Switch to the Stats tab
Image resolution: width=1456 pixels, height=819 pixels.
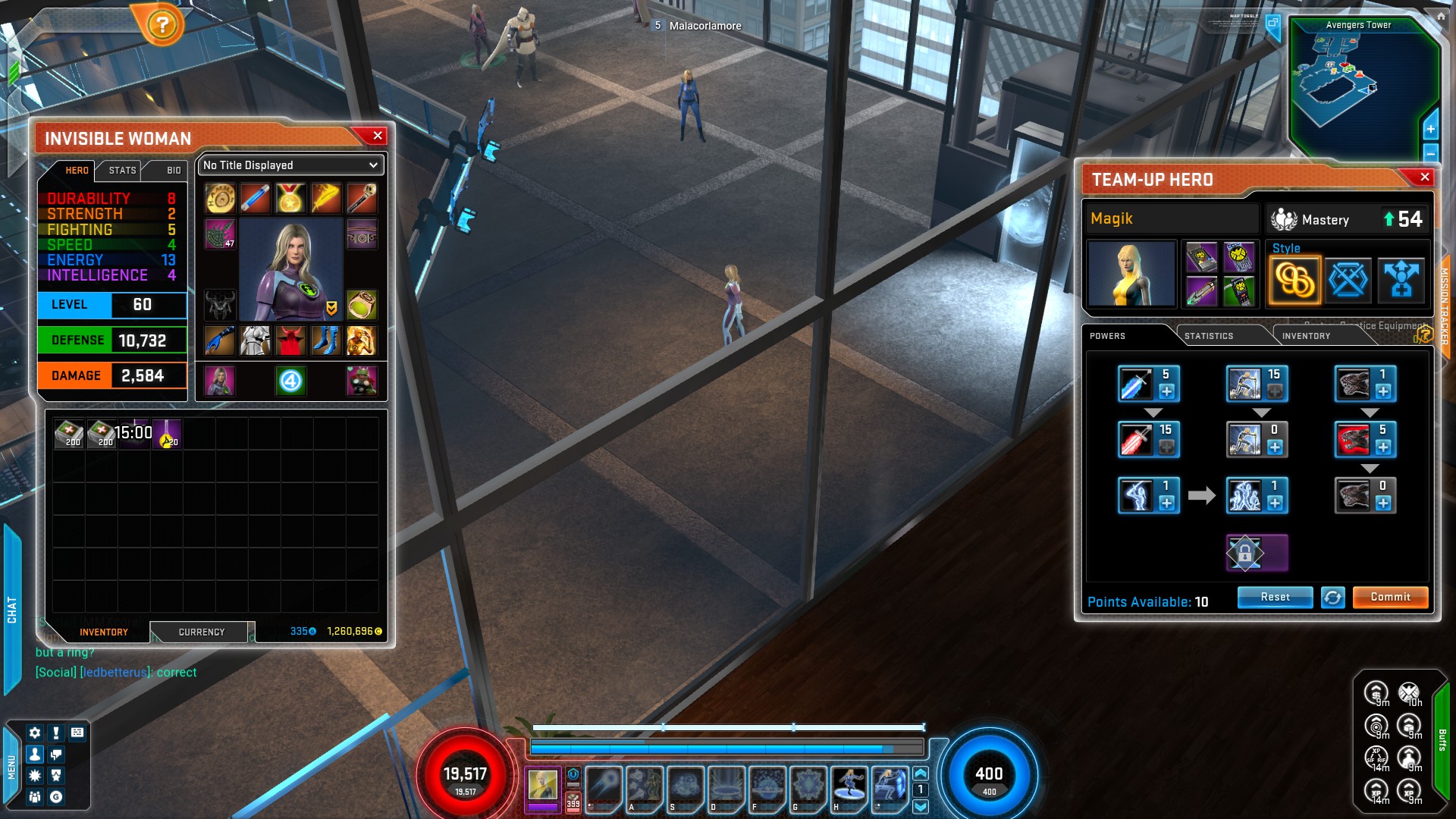point(122,171)
